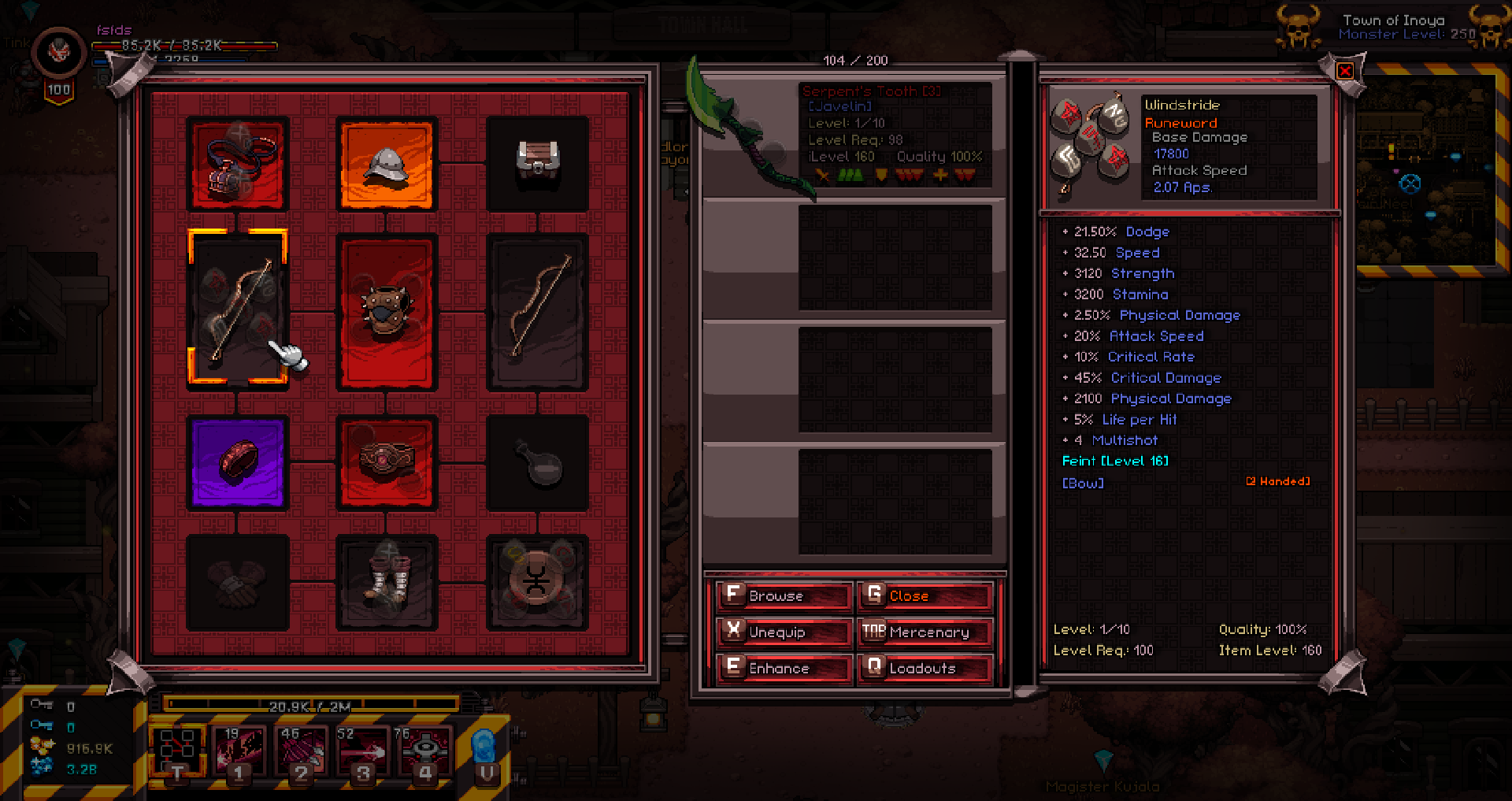Select the orange helmet slot
Image resolution: width=1512 pixels, height=801 pixels.
click(x=386, y=164)
